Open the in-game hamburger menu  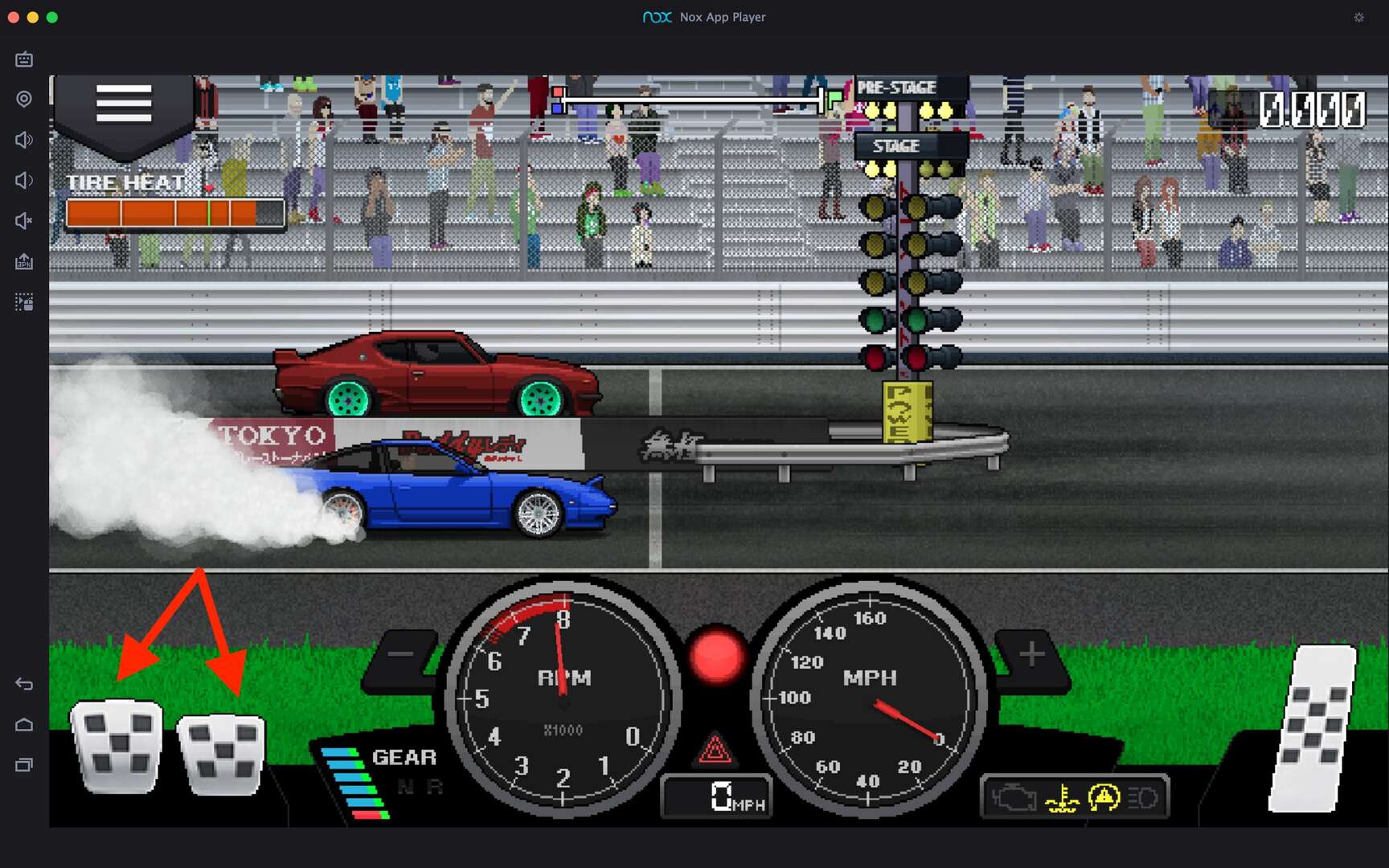pos(124,103)
